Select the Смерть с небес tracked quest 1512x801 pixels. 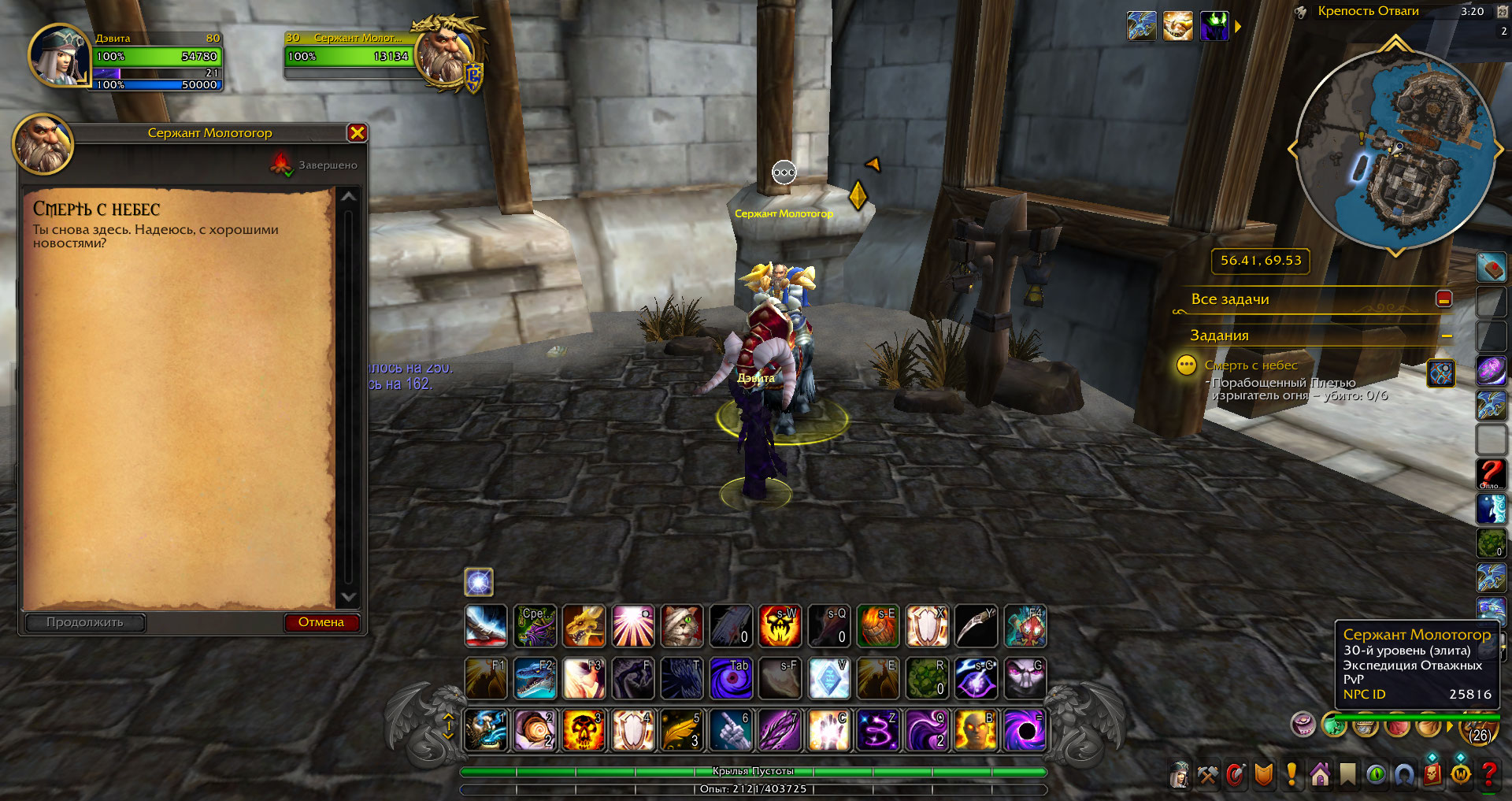(x=1251, y=365)
